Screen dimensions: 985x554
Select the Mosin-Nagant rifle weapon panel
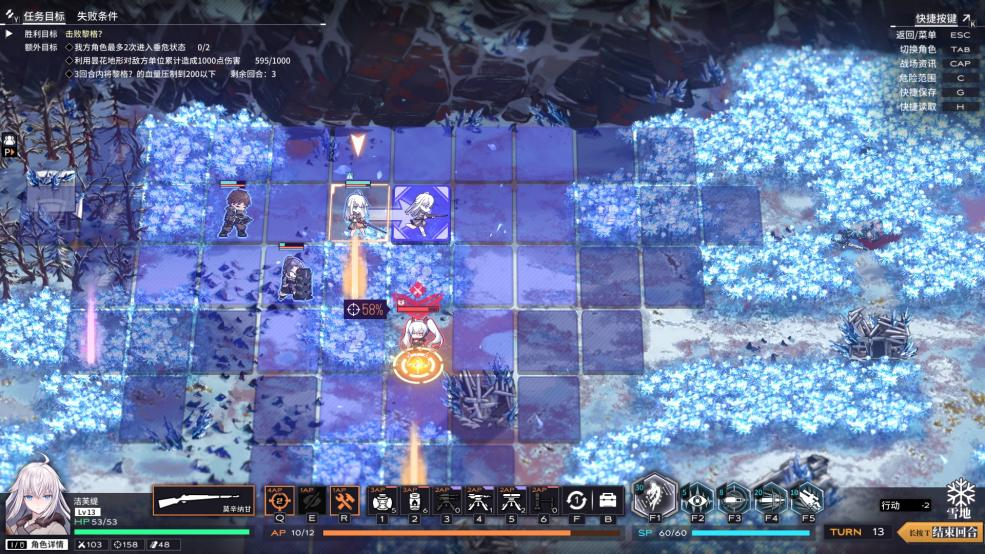point(204,500)
